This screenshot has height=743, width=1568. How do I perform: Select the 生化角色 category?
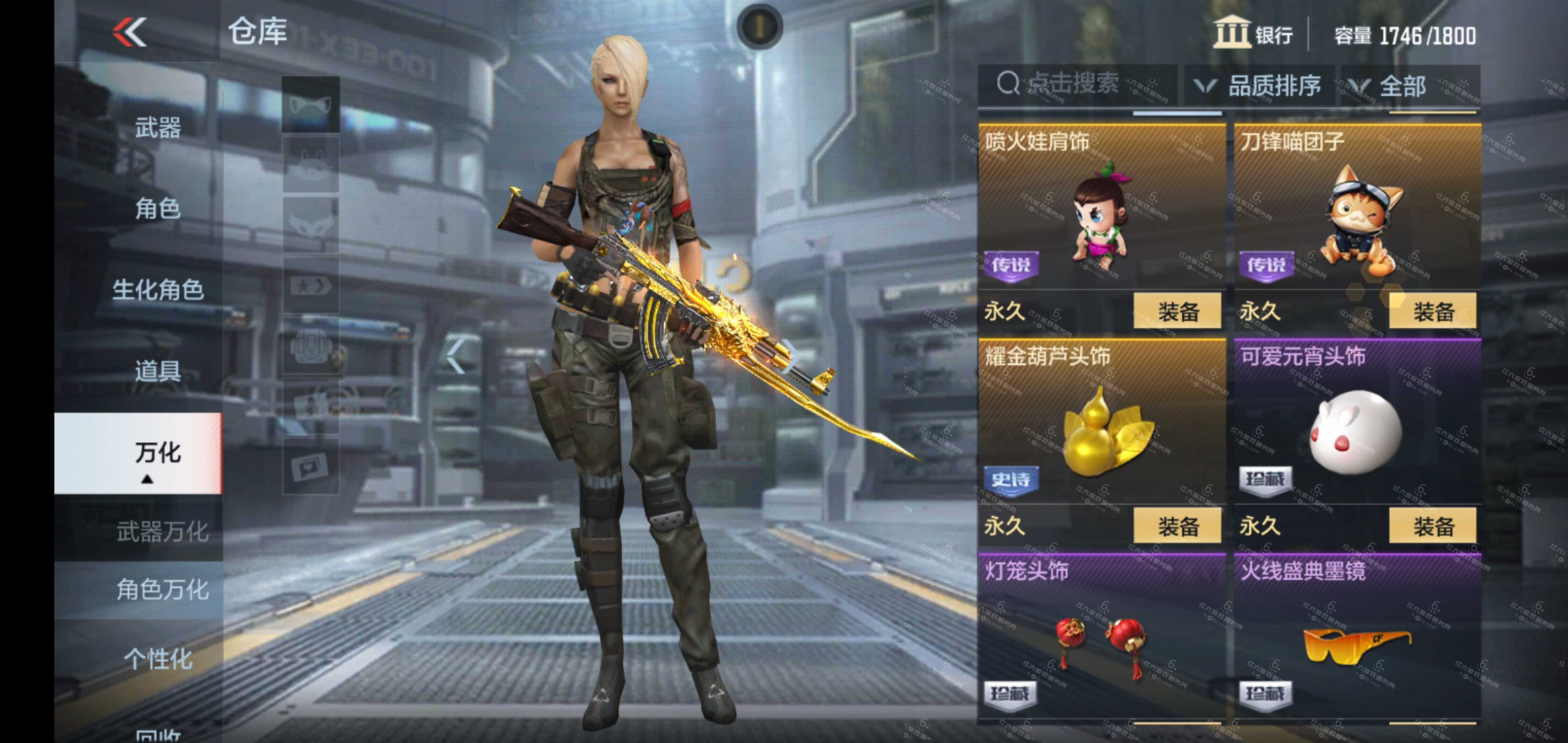[157, 290]
